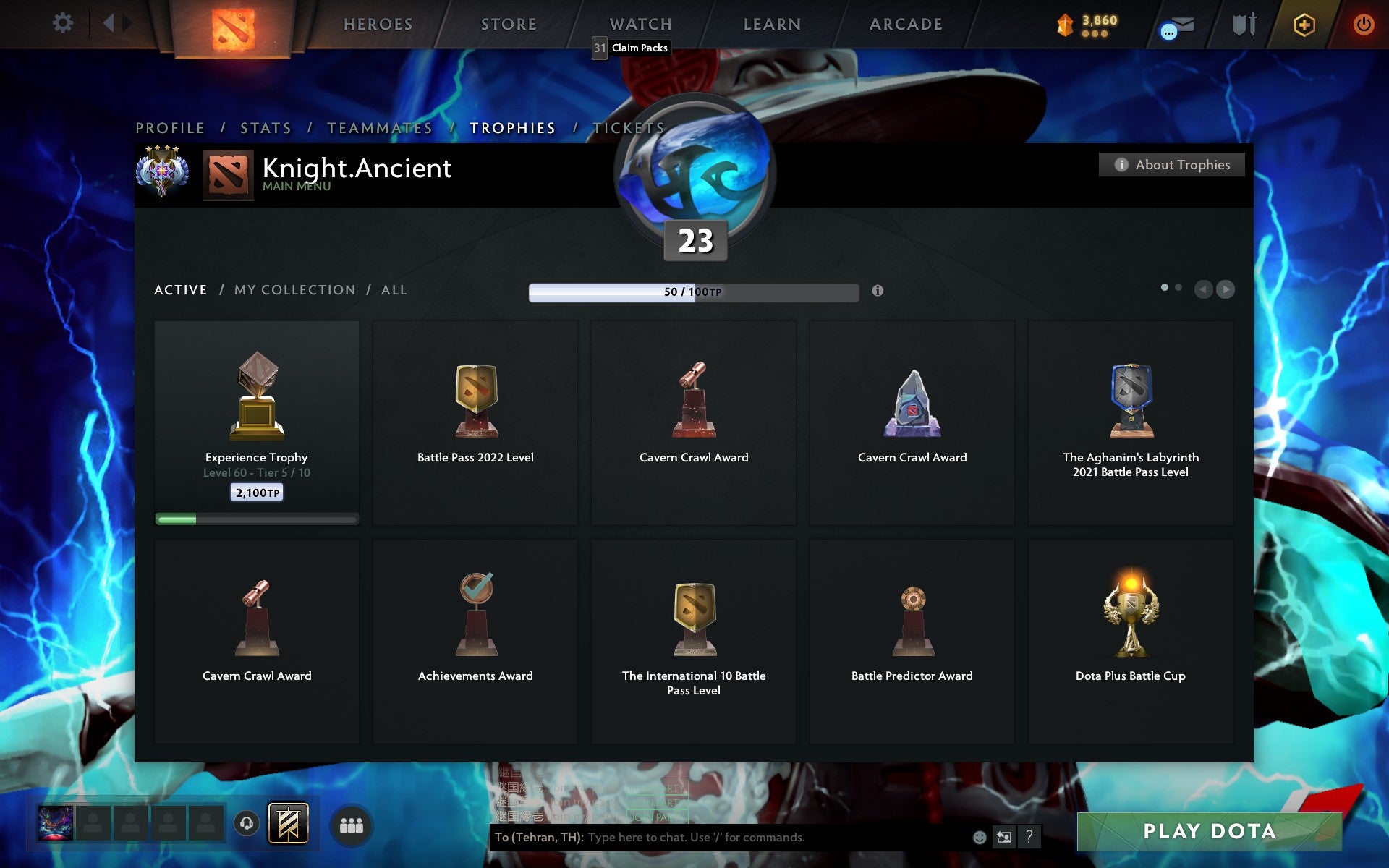Image resolution: width=1389 pixels, height=868 pixels.
Task: Switch to the ALL trophies tab
Action: [394, 289]
